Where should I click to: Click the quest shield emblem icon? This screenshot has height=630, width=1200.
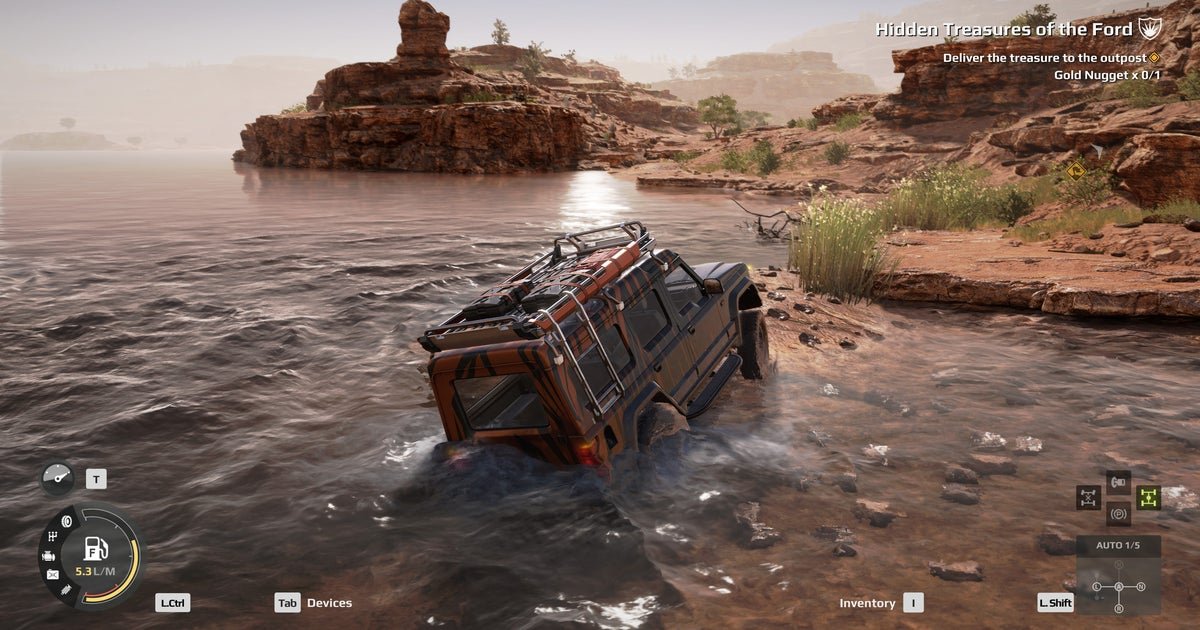pyautogui.click(x=1150, y=28)
